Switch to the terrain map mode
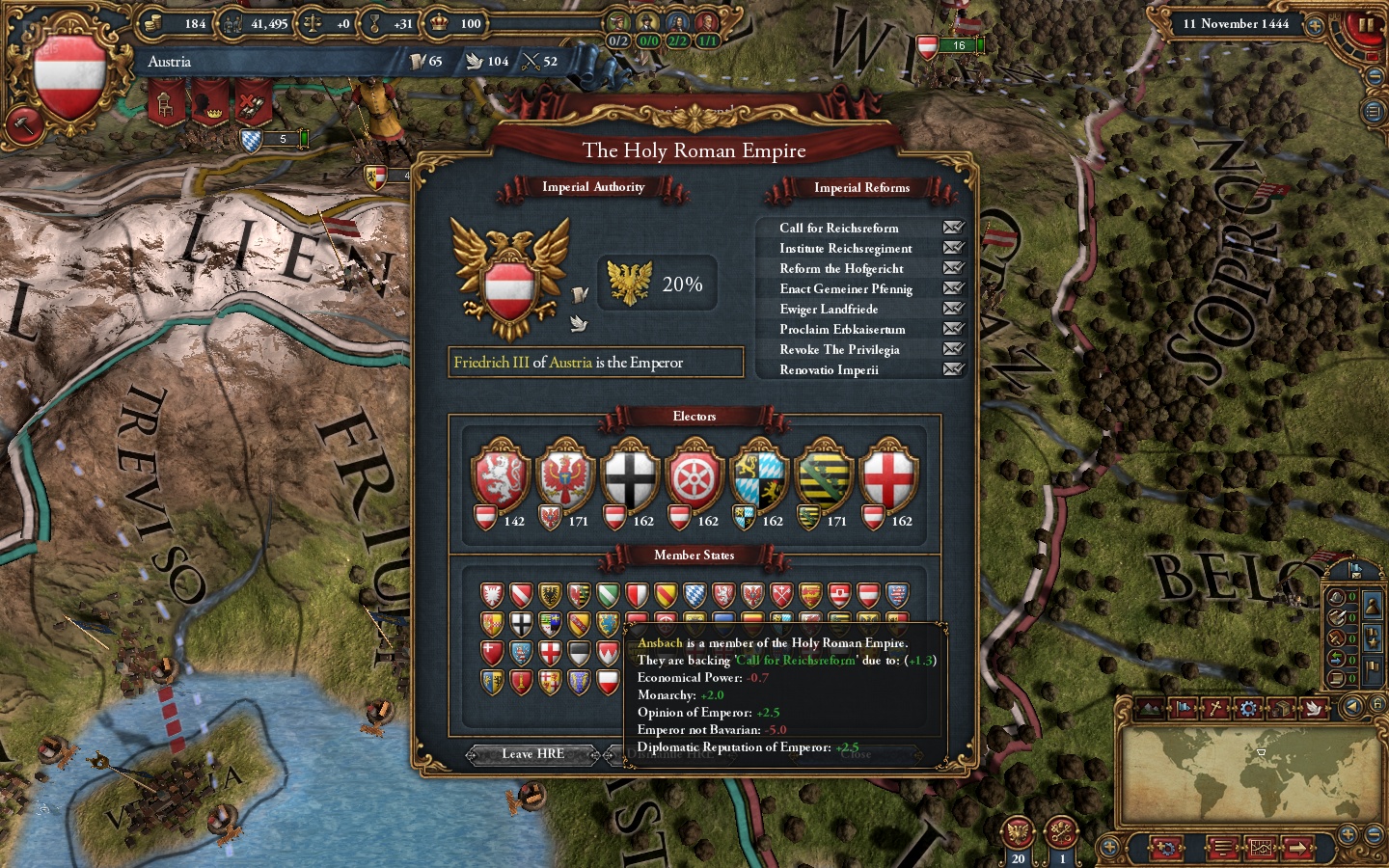This screenshot has height=868, width=1389. click(x=1150, y=709)
